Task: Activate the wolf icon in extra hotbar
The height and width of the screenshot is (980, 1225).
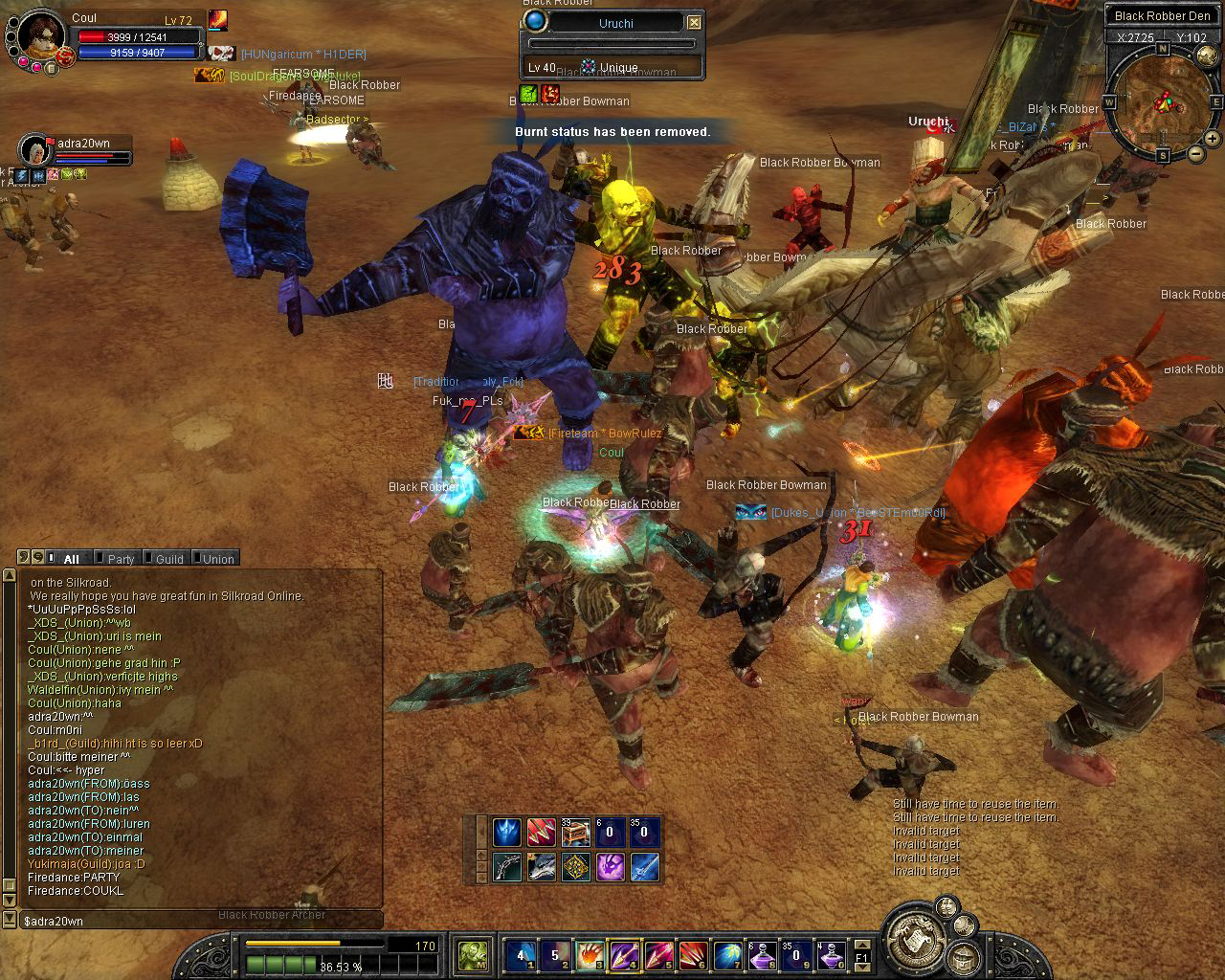Action: click(x=541, y=867)
